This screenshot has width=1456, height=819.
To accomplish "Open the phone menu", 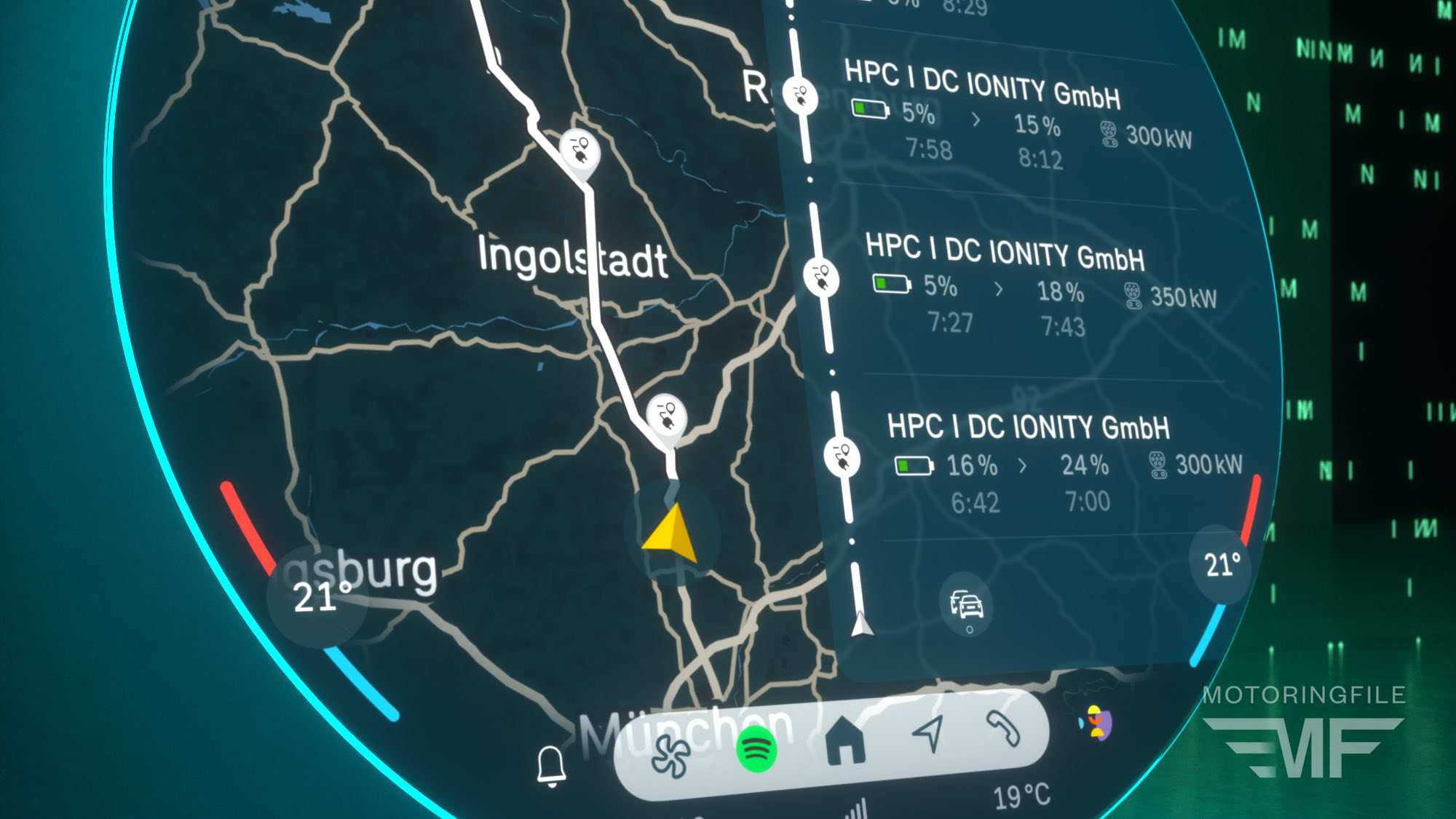I will [1004, 728].
